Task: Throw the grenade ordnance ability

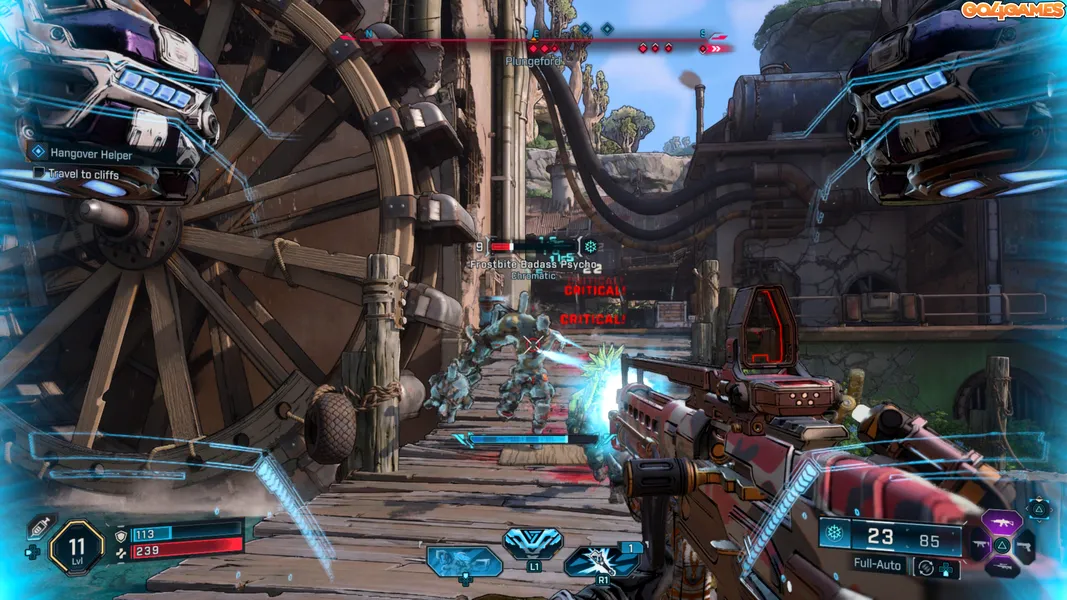Action: 601,561
